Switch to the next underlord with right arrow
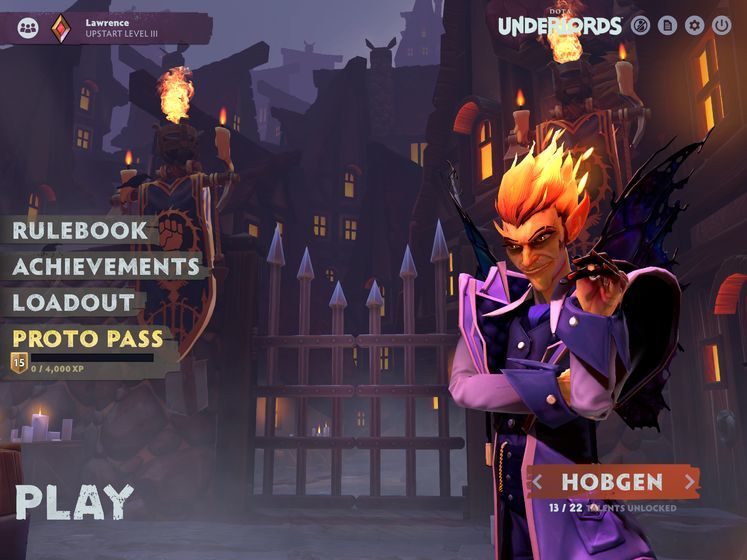The height and width of the screenshot is (560, 747). tap(689, 482)
